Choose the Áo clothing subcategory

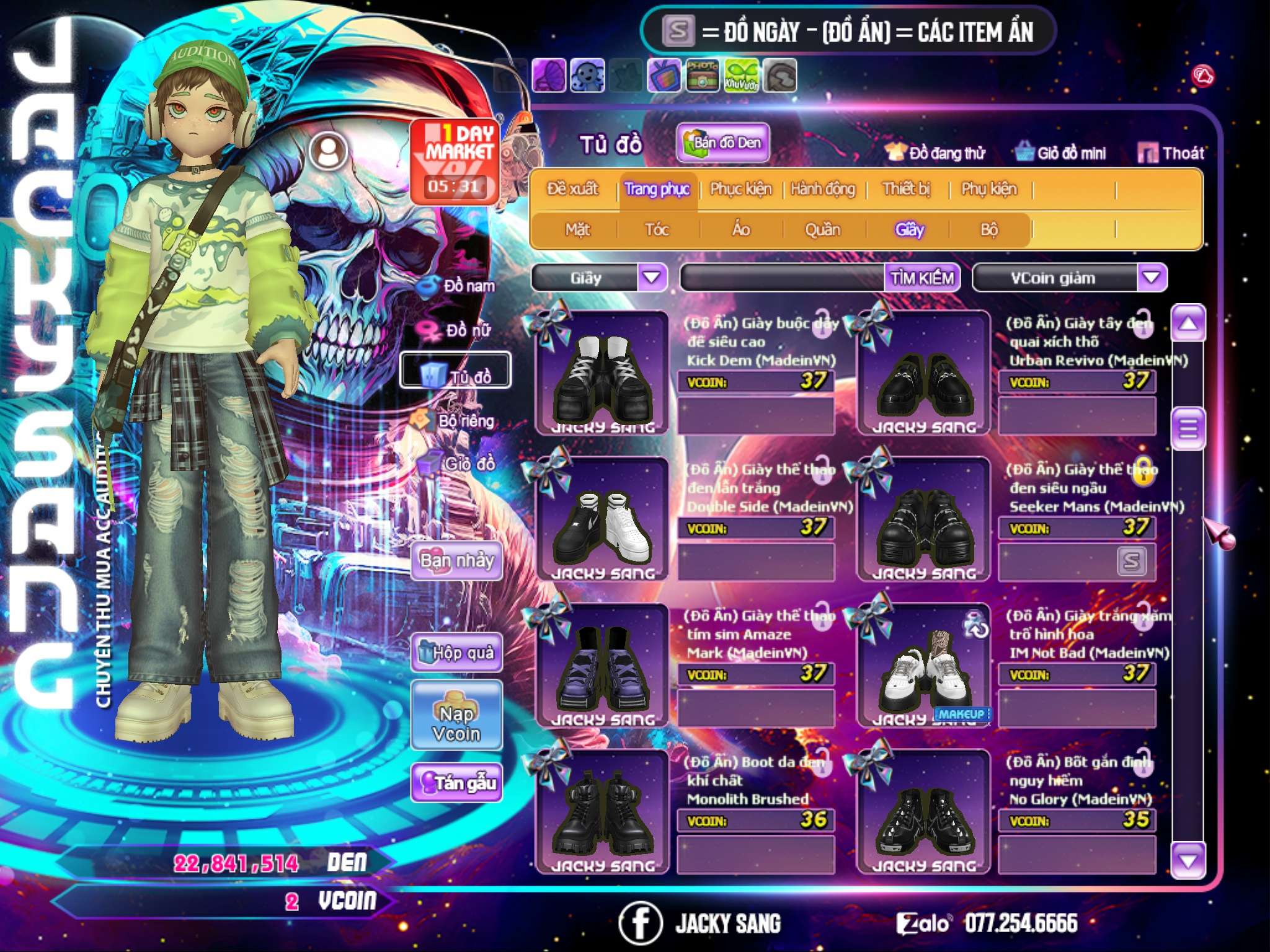[x=741, y=230]
